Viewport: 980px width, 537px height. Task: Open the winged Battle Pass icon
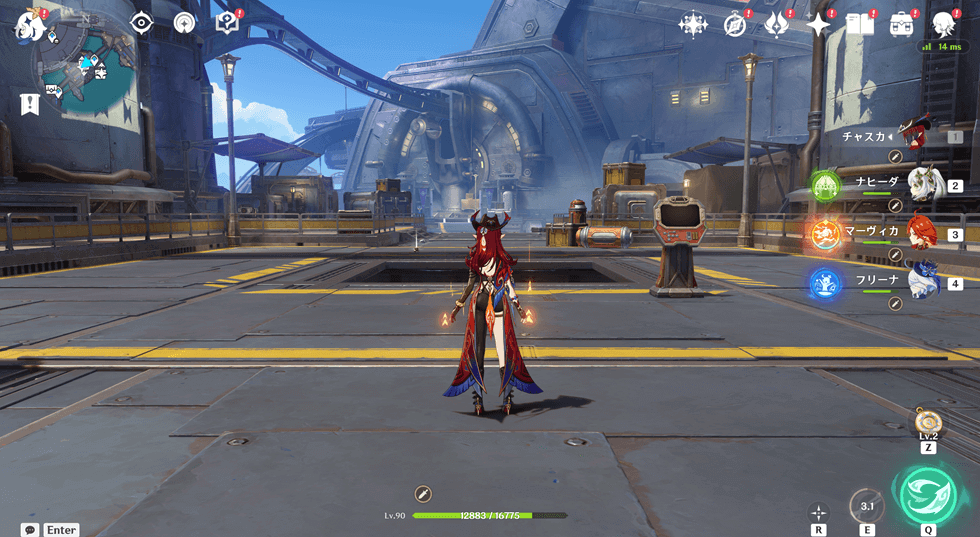tap(777, 25)
